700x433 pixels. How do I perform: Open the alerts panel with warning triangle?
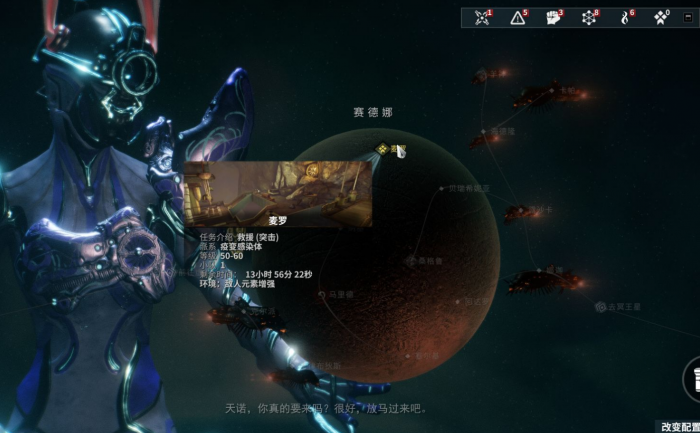(x=518, y=17)
